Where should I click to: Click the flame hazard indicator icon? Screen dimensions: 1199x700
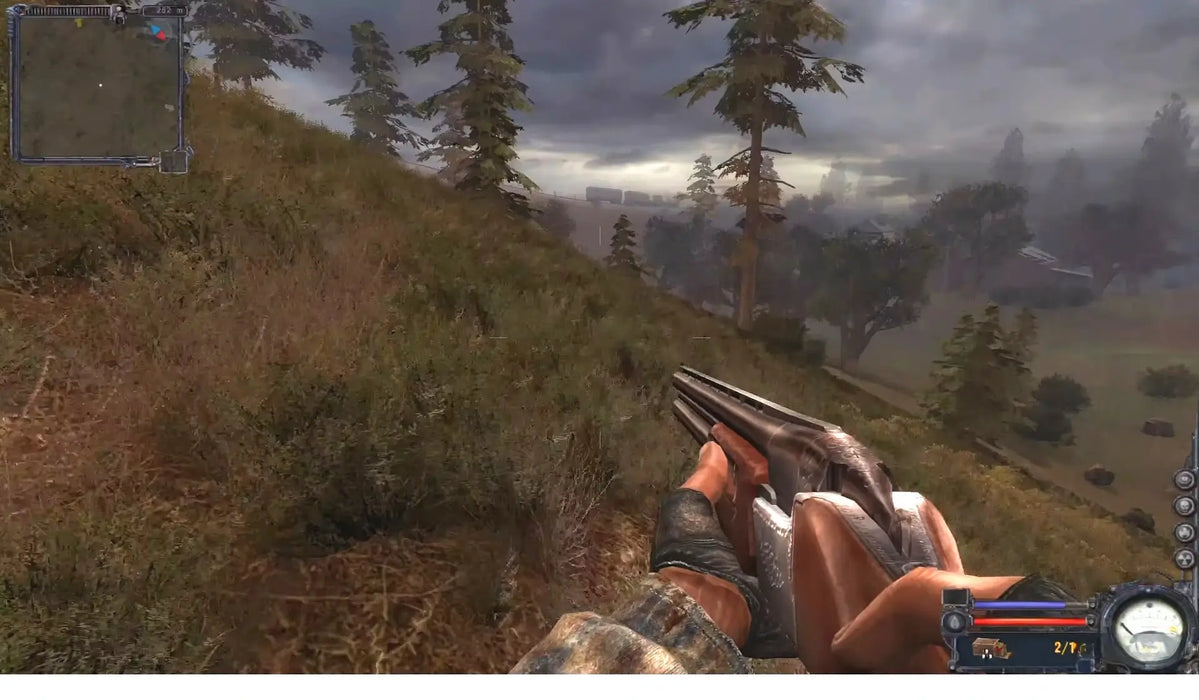(1184, 532)
